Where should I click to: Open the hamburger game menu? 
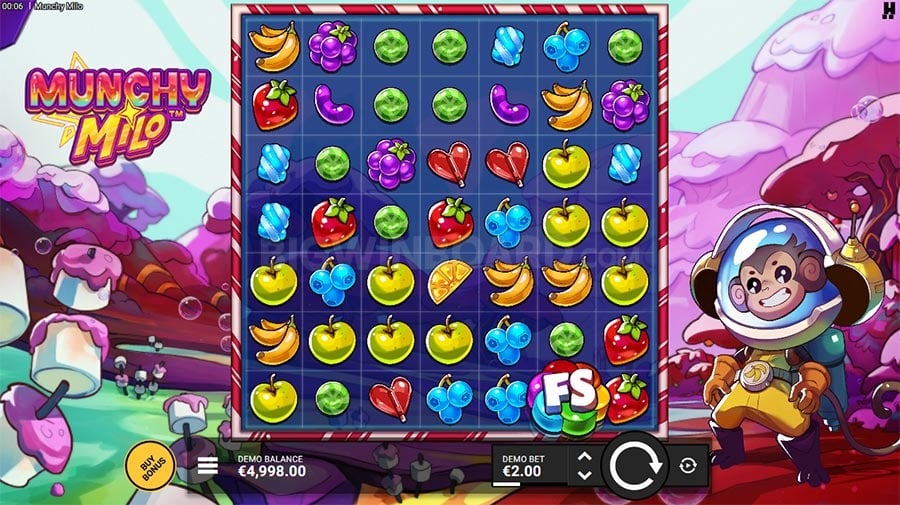pos(208,465)
